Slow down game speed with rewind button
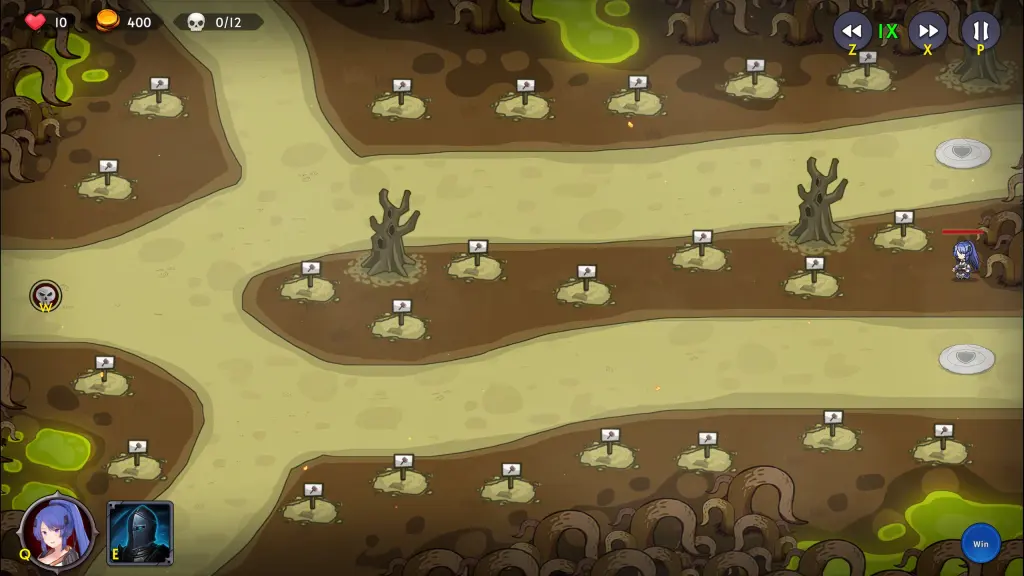 [x=852, y=30]
